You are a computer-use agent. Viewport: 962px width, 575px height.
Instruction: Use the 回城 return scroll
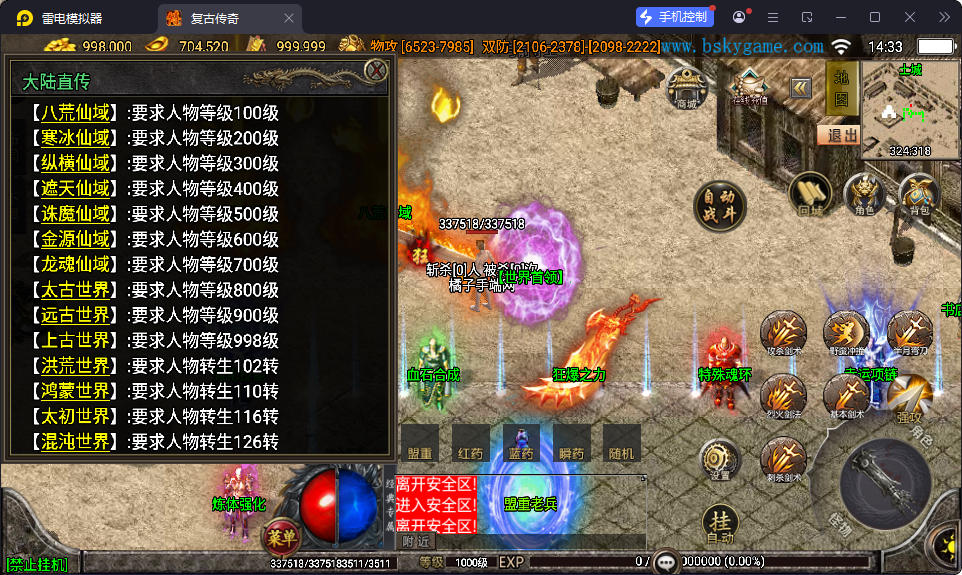[810, 194]
